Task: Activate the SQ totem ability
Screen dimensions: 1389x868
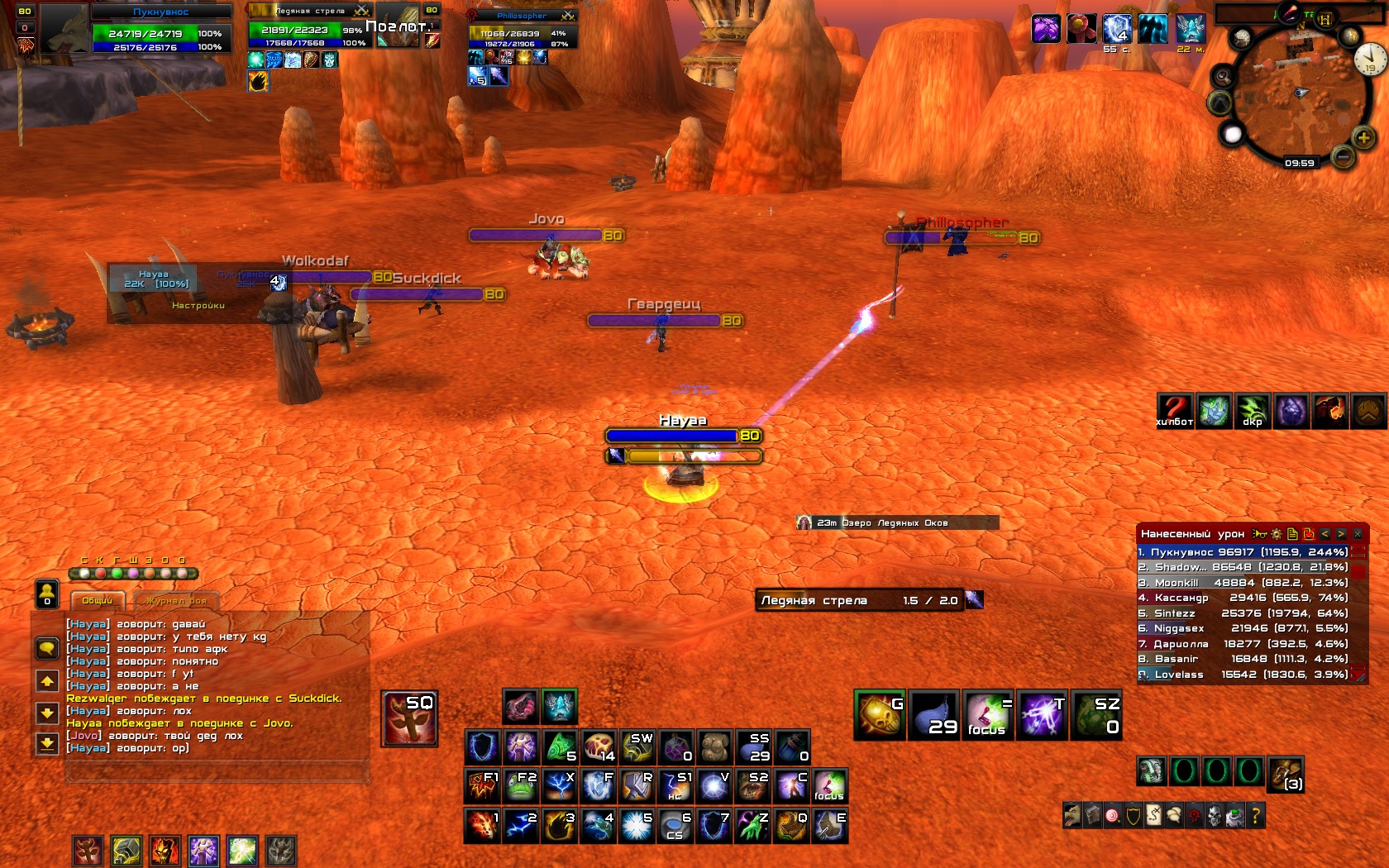Action: 409,718
